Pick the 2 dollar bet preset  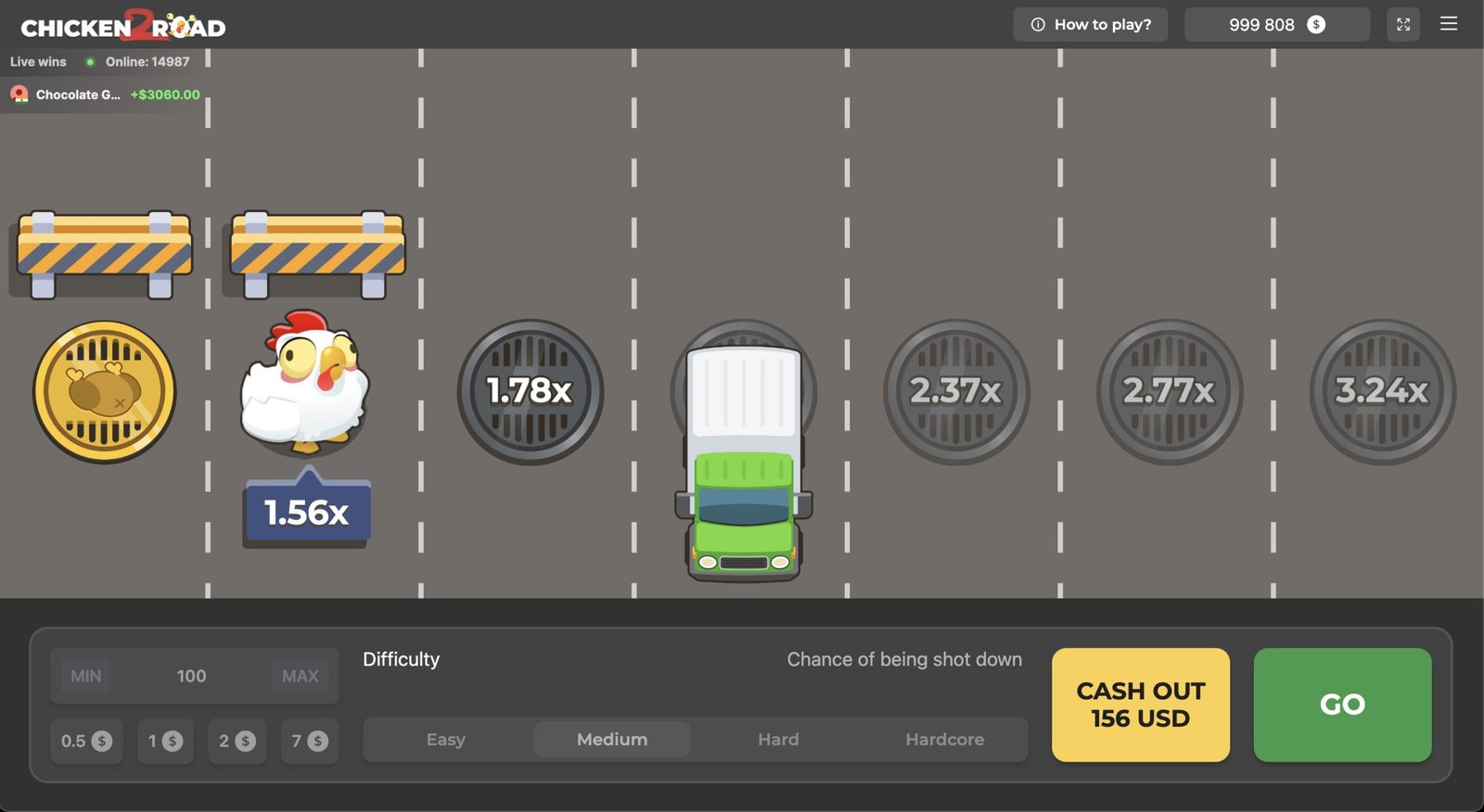click(237, 741)
